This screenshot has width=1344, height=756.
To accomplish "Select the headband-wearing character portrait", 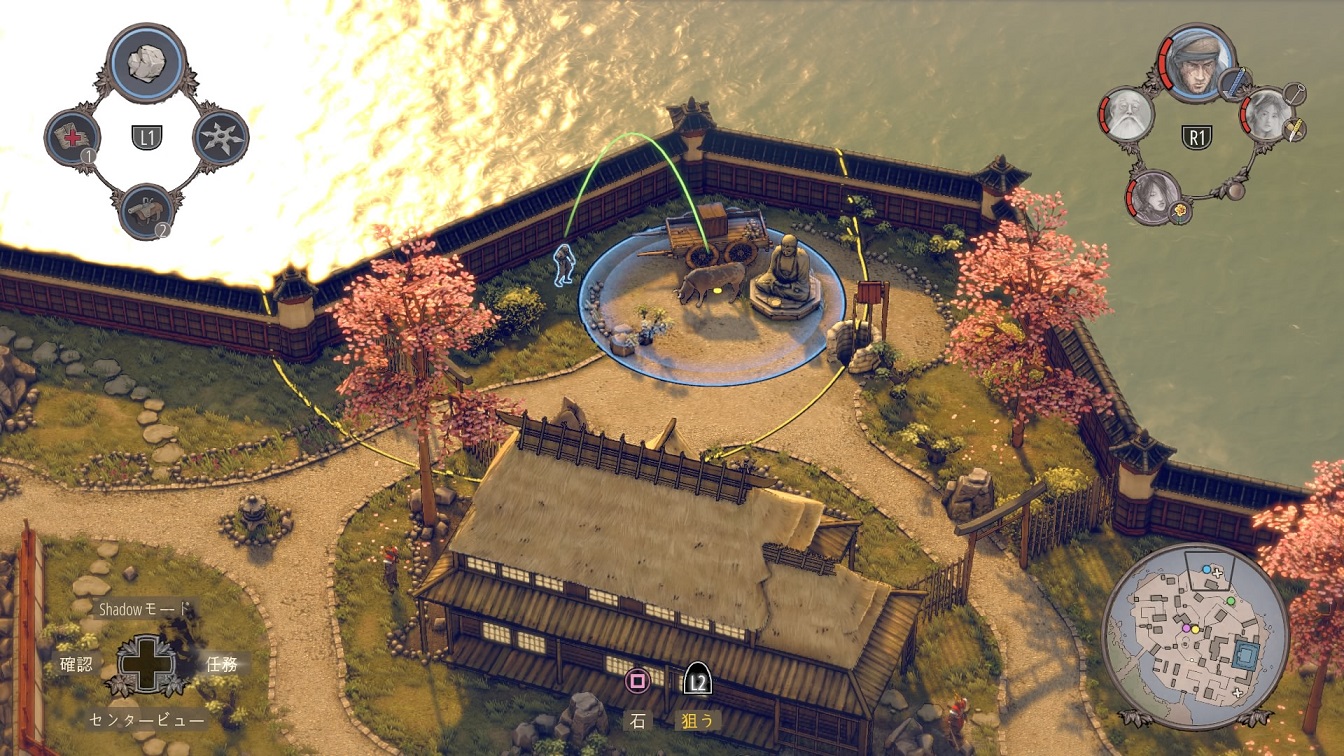I will 1197,62.
